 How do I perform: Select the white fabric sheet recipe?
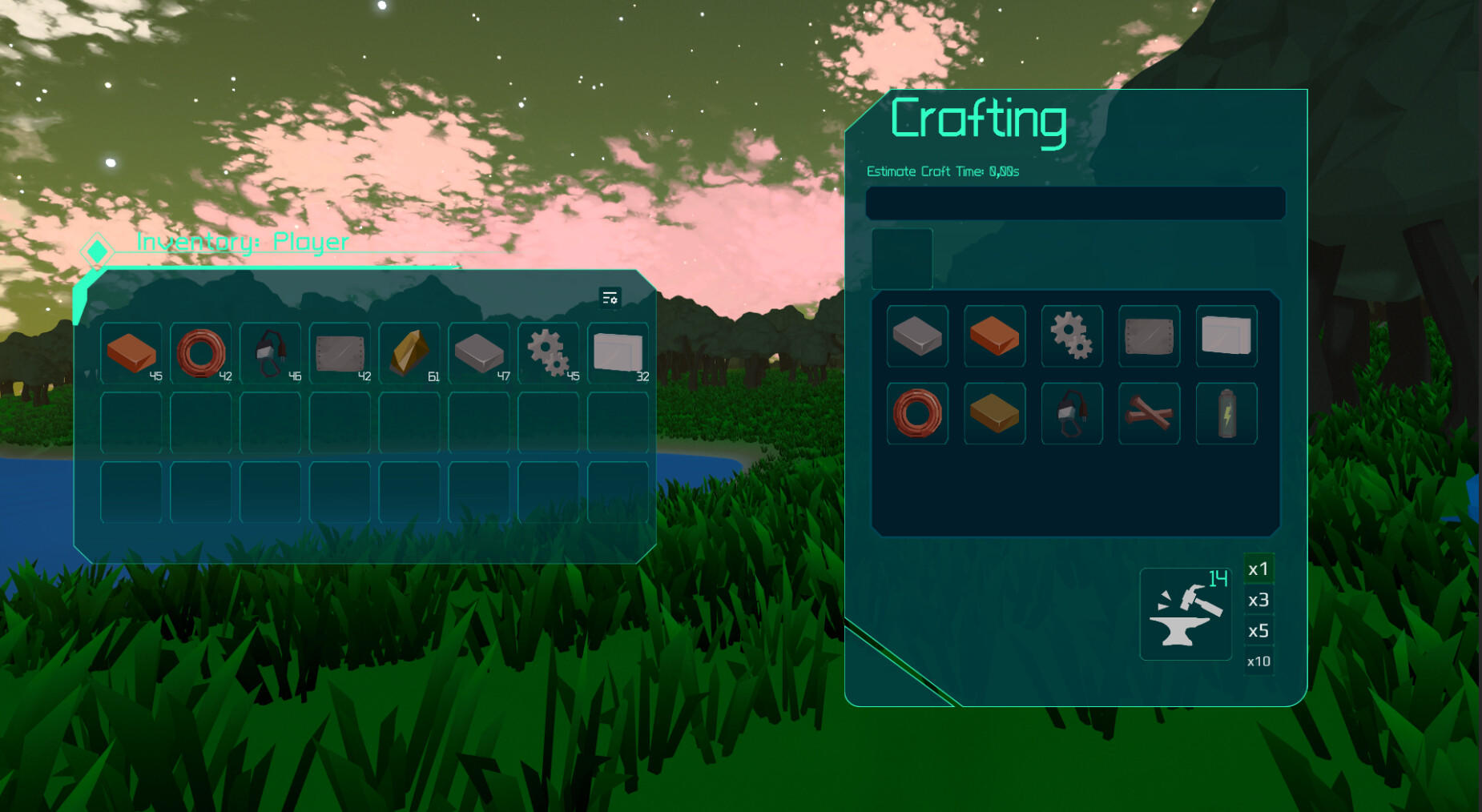click(1226, 336)
